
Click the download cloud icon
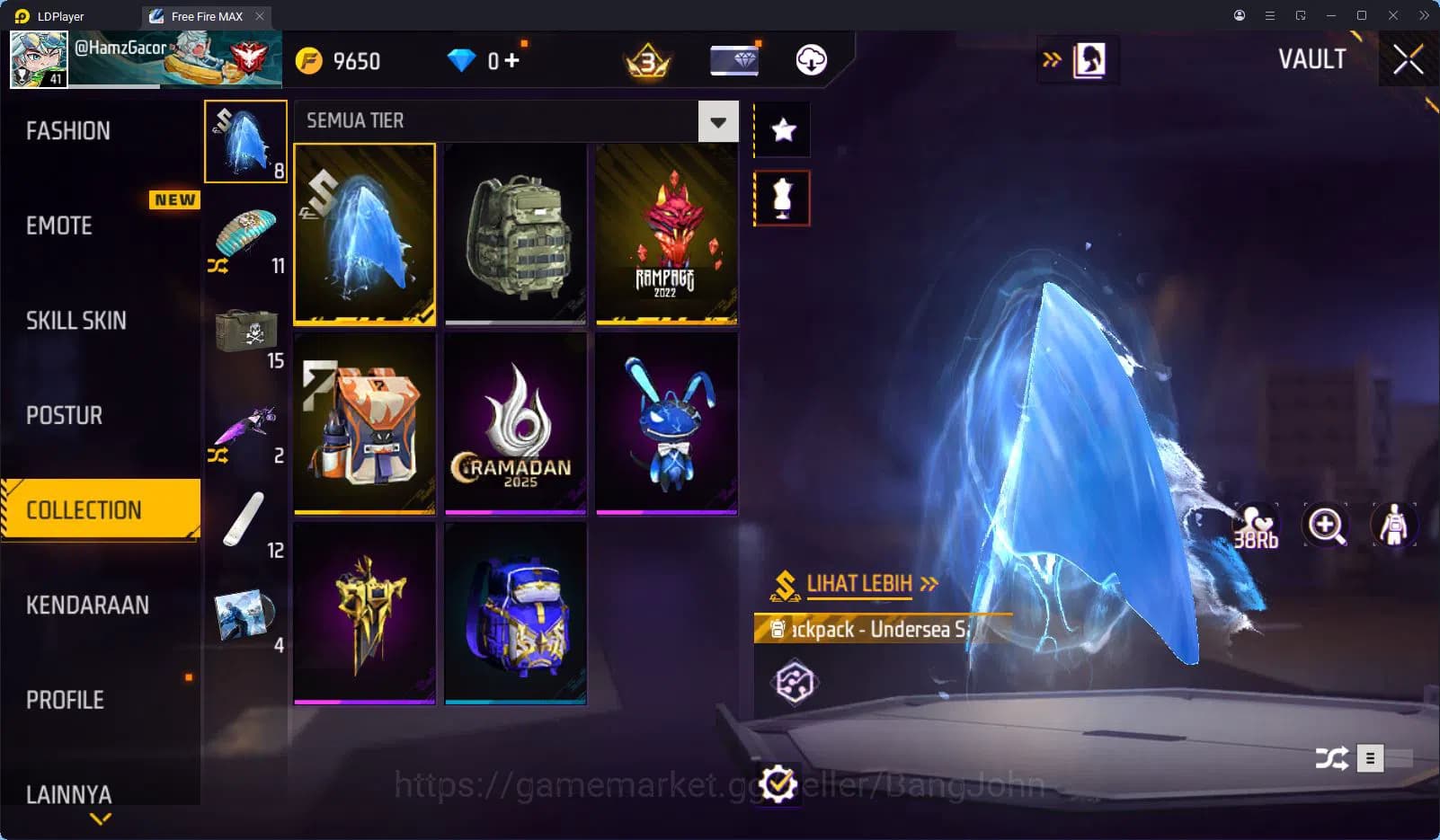[x=812, y=60]
